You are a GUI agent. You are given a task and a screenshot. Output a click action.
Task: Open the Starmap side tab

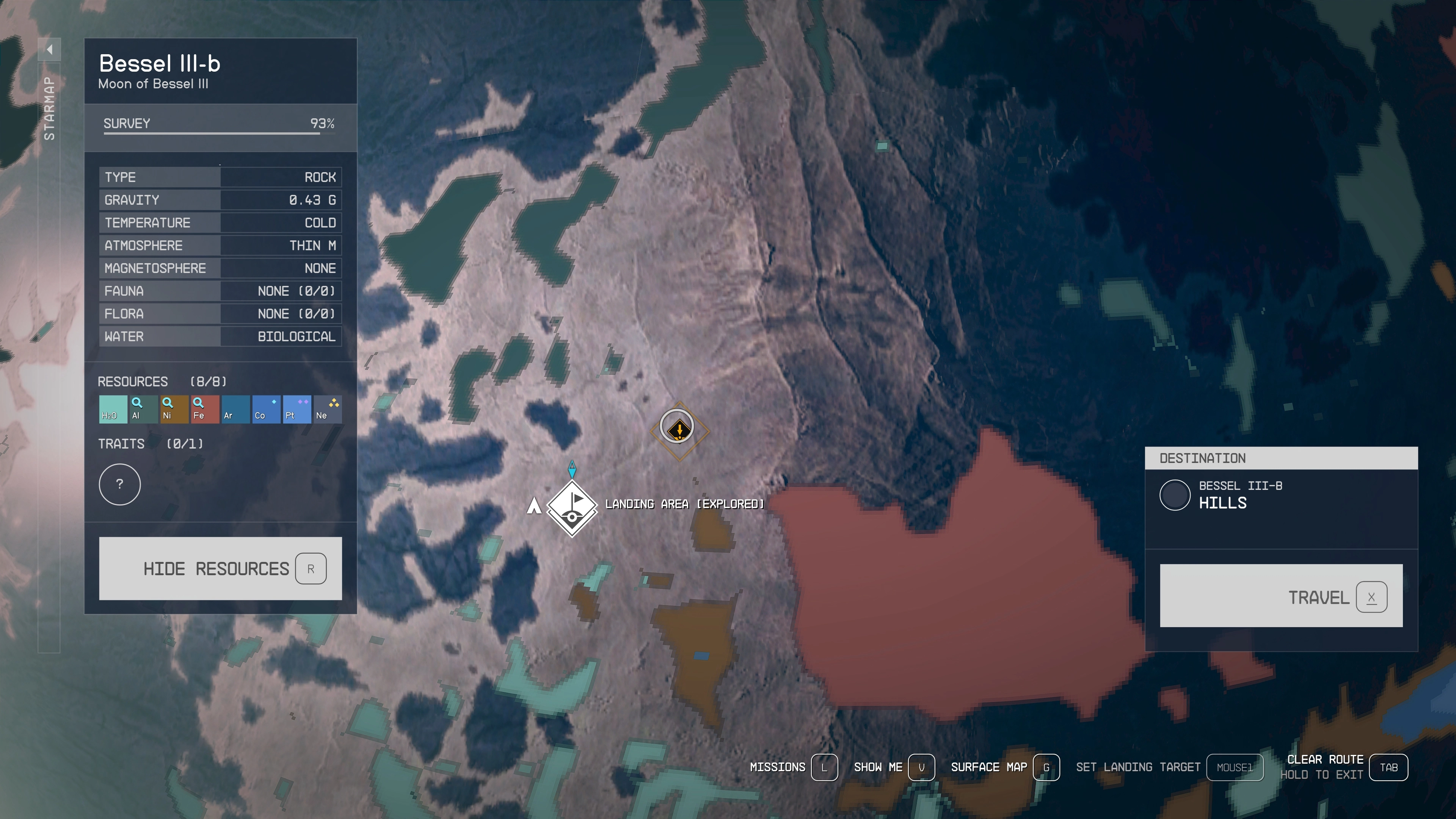point(49,107)
